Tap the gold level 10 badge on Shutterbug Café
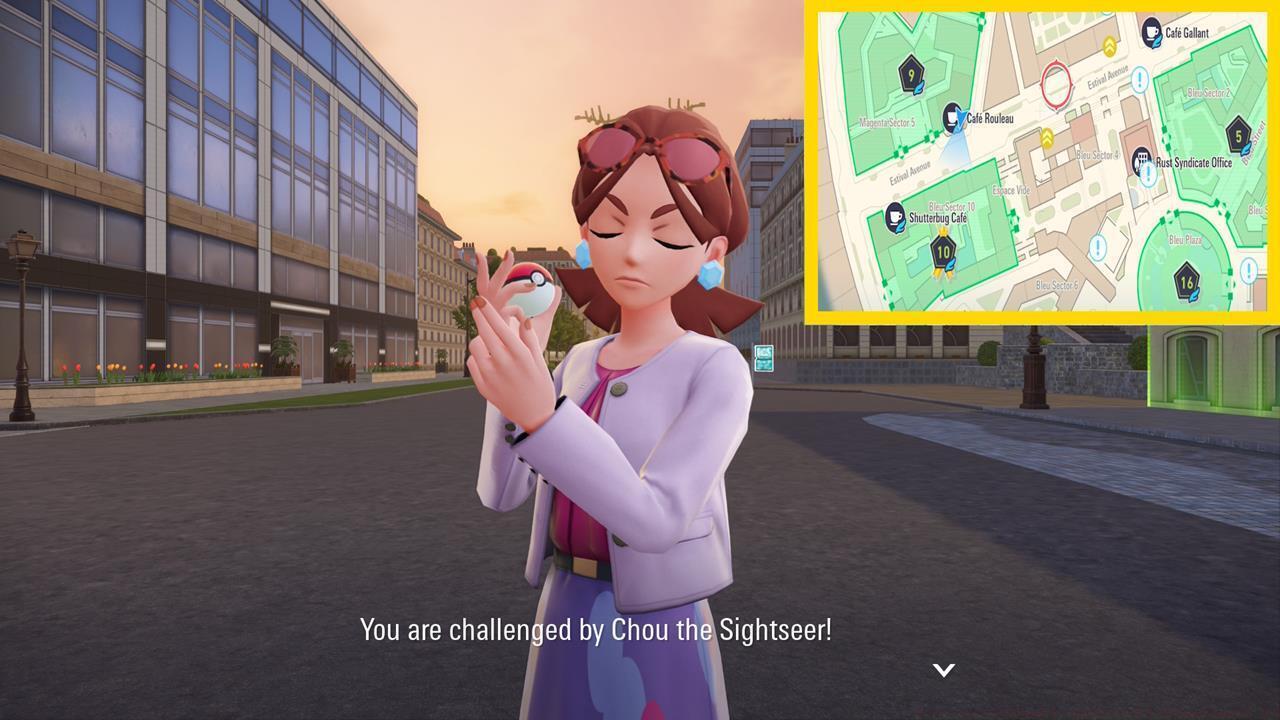This screenshot has height=720, width=1280. tap(942, 250)
